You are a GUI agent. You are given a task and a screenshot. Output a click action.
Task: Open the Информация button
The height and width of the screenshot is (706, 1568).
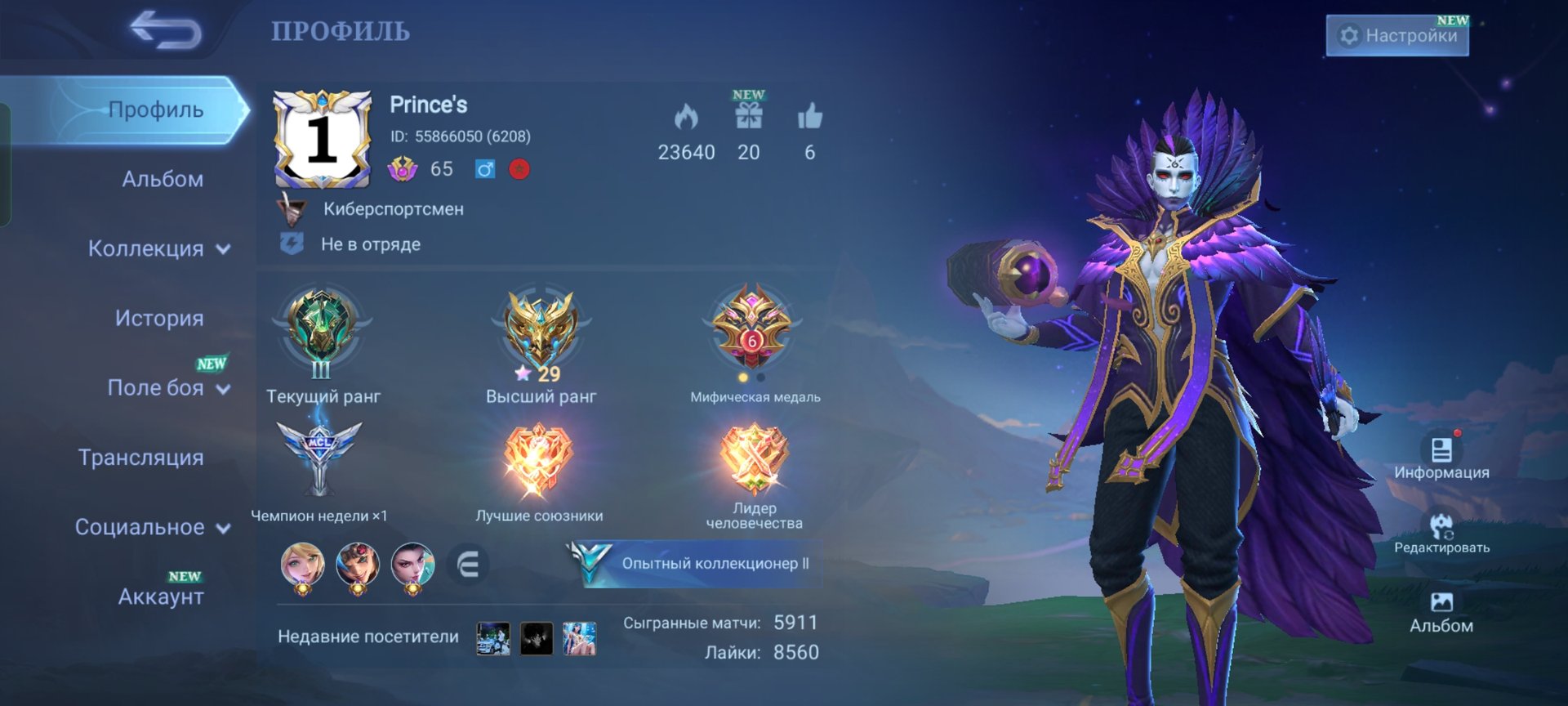[1441, 455]
